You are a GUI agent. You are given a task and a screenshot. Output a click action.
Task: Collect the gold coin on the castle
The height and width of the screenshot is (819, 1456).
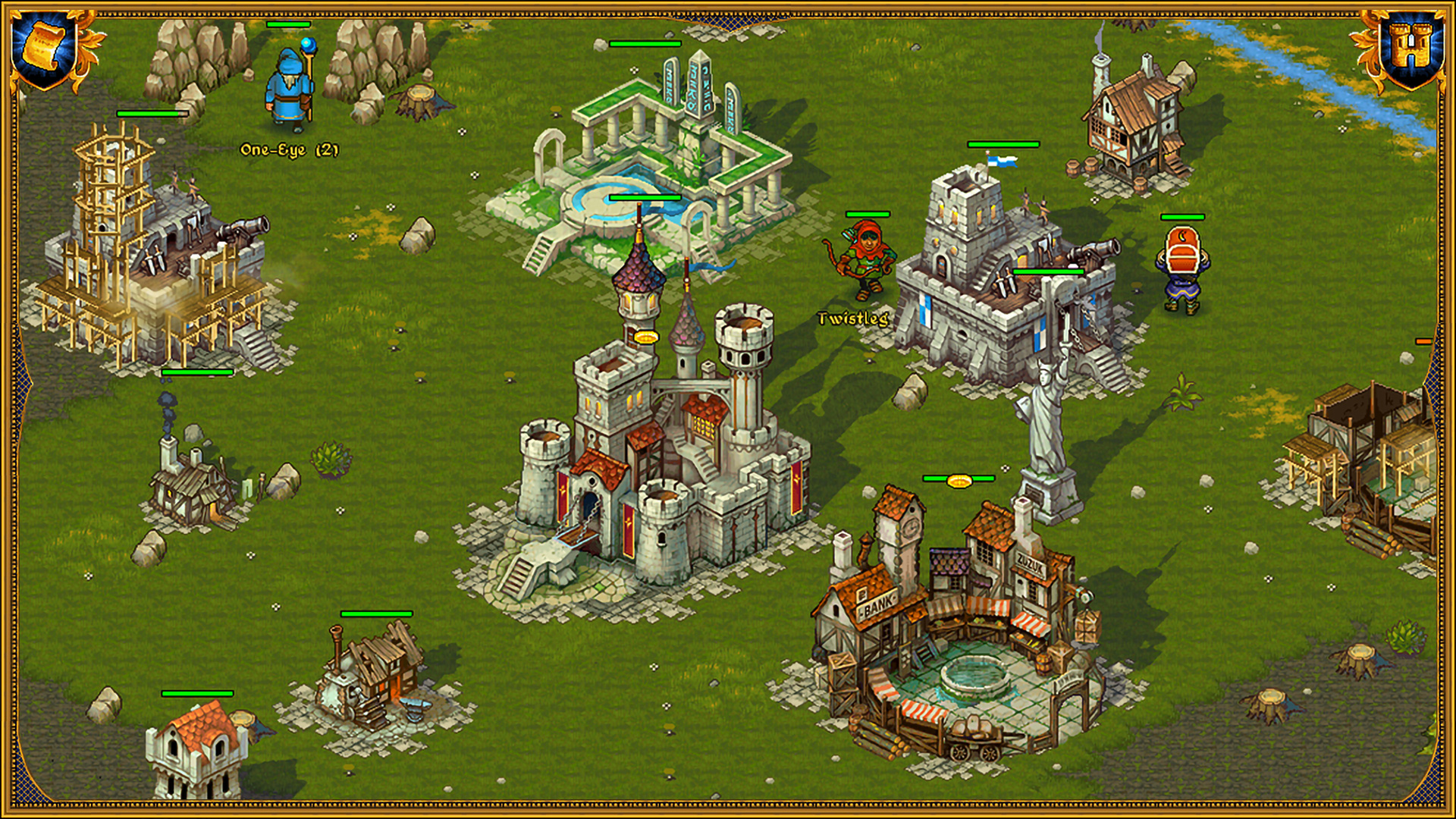tap(645, 336)
